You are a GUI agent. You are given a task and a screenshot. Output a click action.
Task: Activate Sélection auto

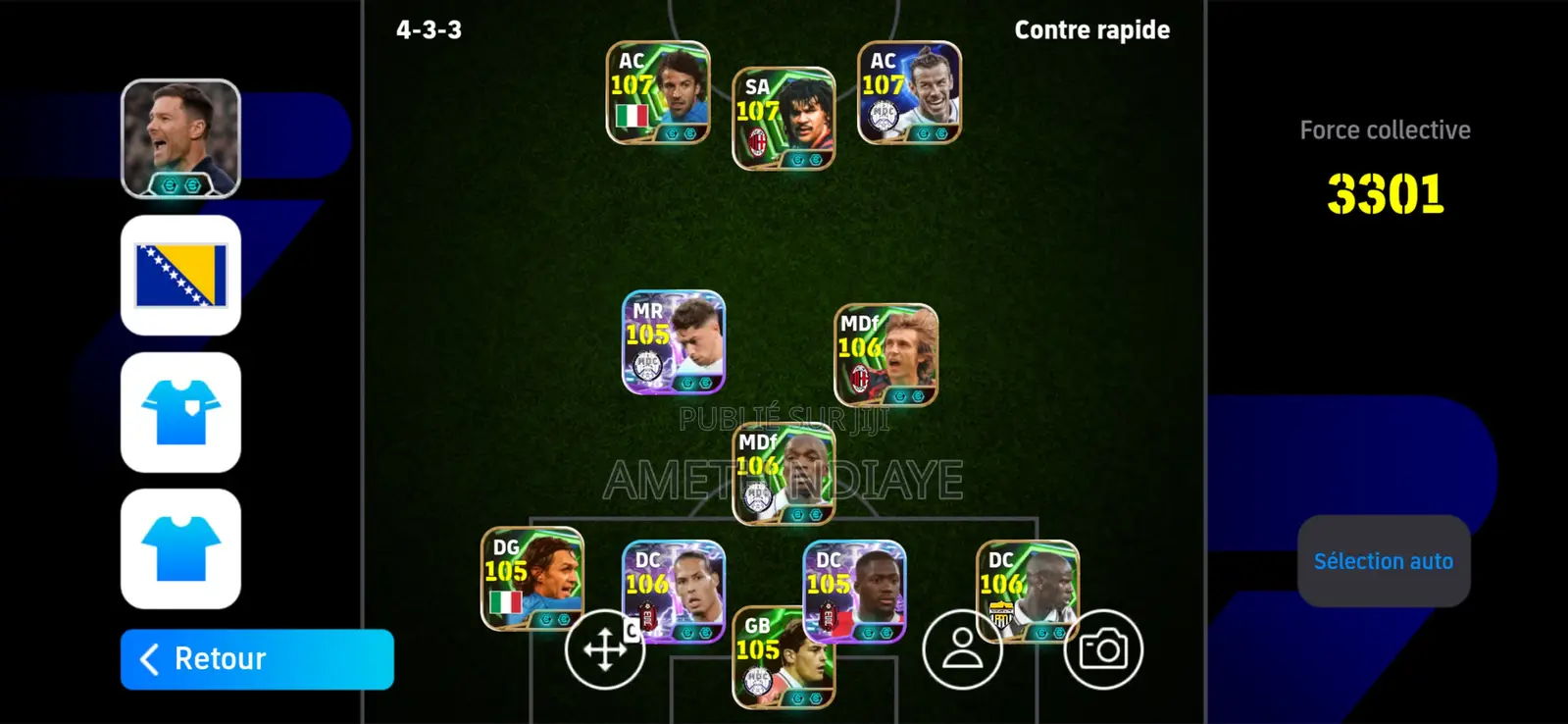pyautogui.click(x=1384, y=560)
